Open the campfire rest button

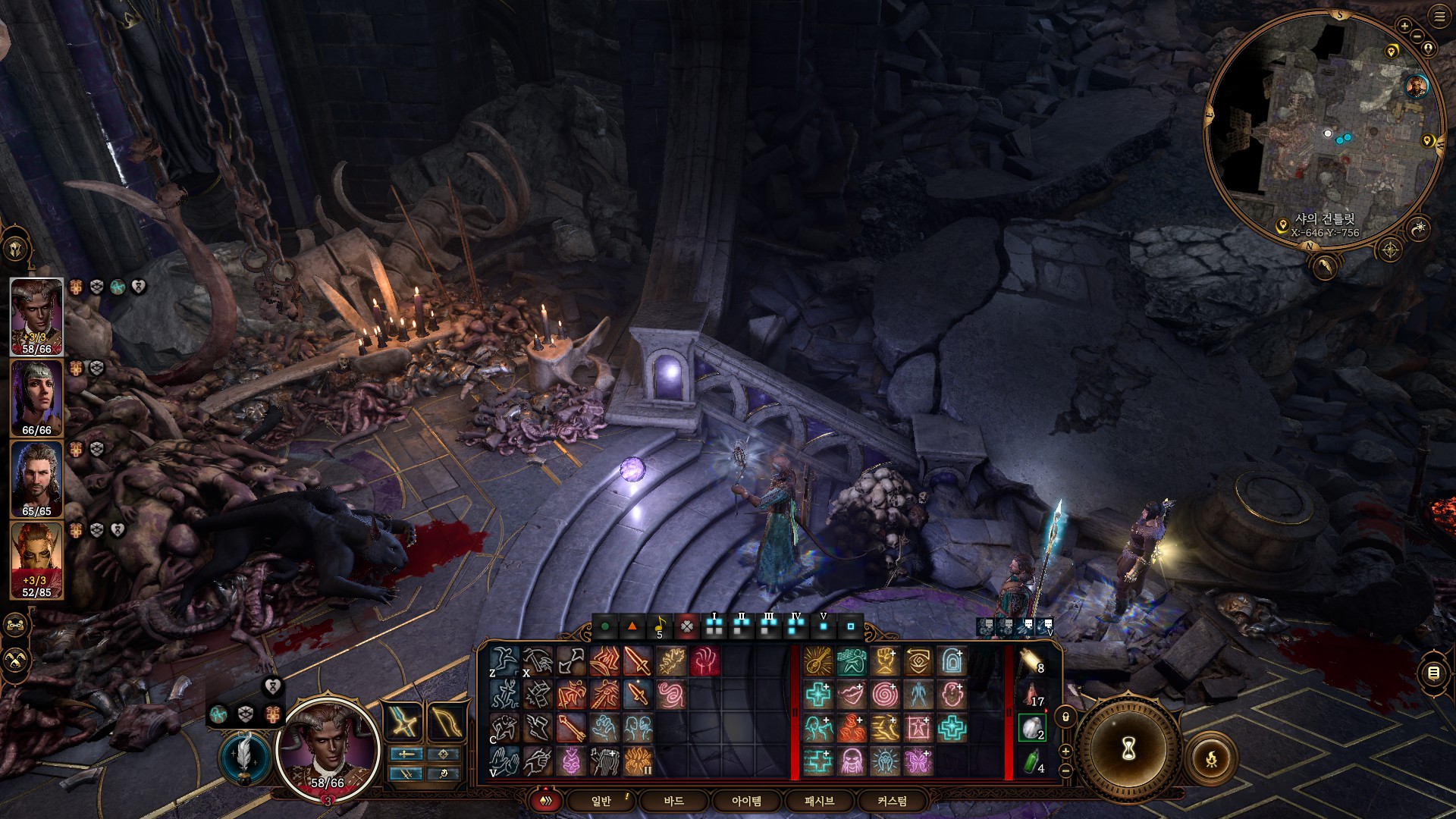1211,758
